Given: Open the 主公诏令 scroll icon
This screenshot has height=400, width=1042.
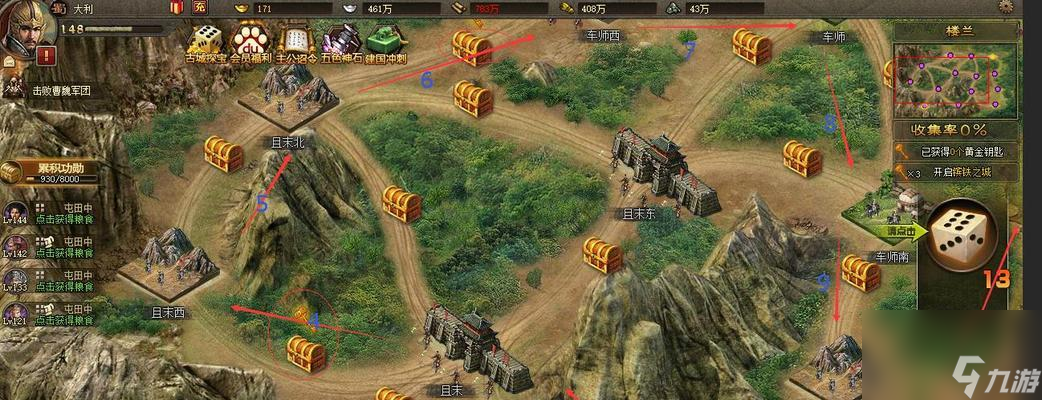Looking at the screenshot, I should 295,42.
